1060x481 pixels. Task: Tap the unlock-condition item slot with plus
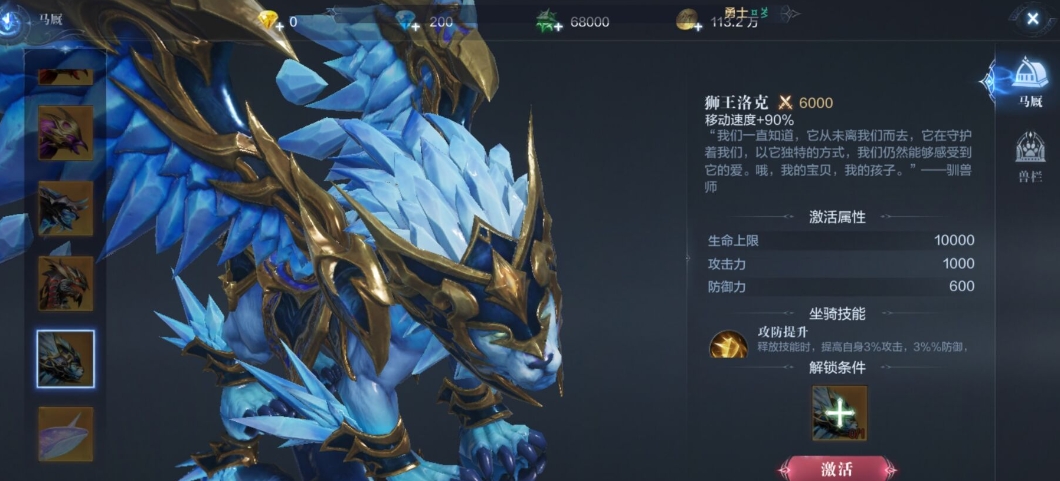pos(840,413)
